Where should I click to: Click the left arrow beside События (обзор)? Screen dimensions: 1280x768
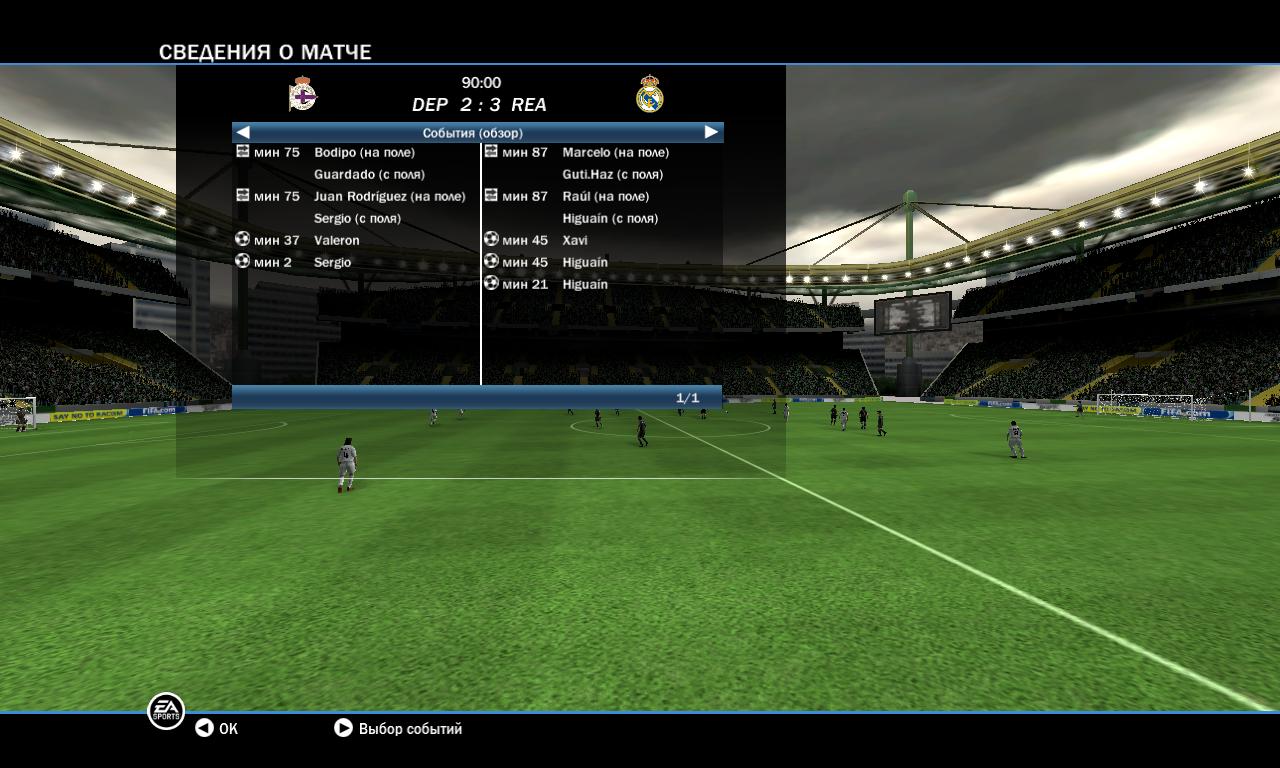click(x=243, y=132)
